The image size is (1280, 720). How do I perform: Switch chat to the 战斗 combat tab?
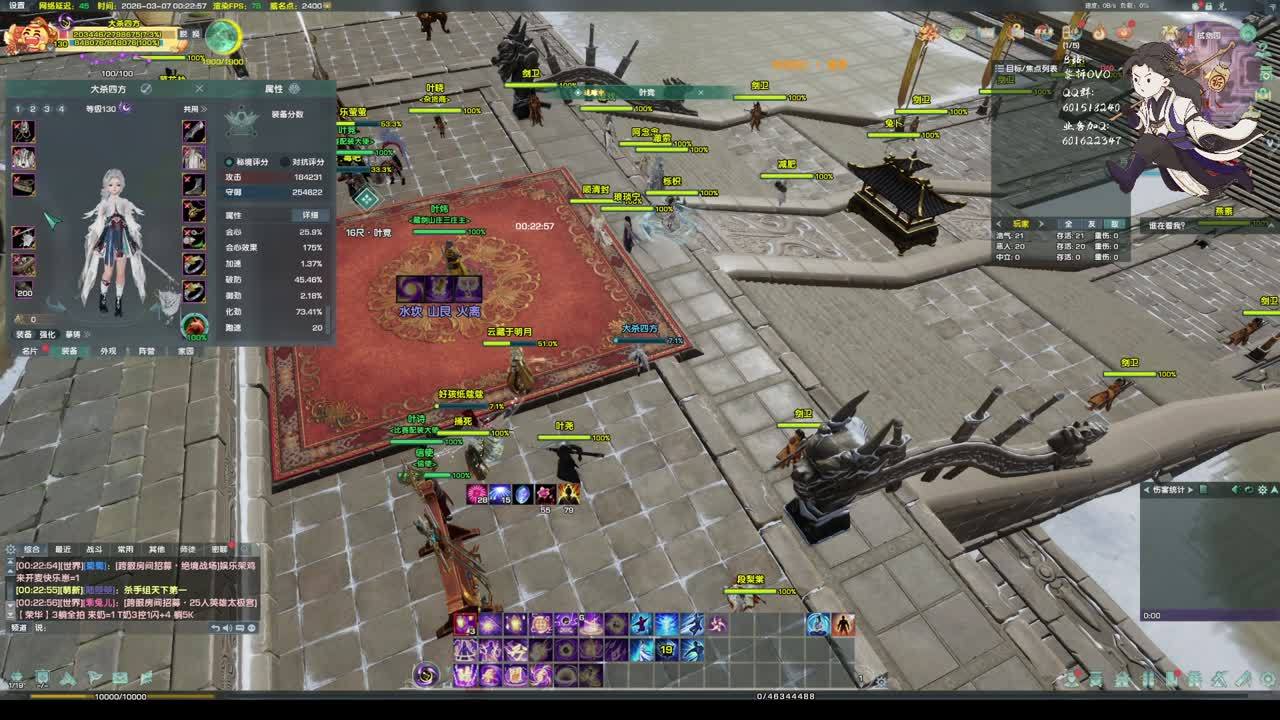click(x=94, y=549)
